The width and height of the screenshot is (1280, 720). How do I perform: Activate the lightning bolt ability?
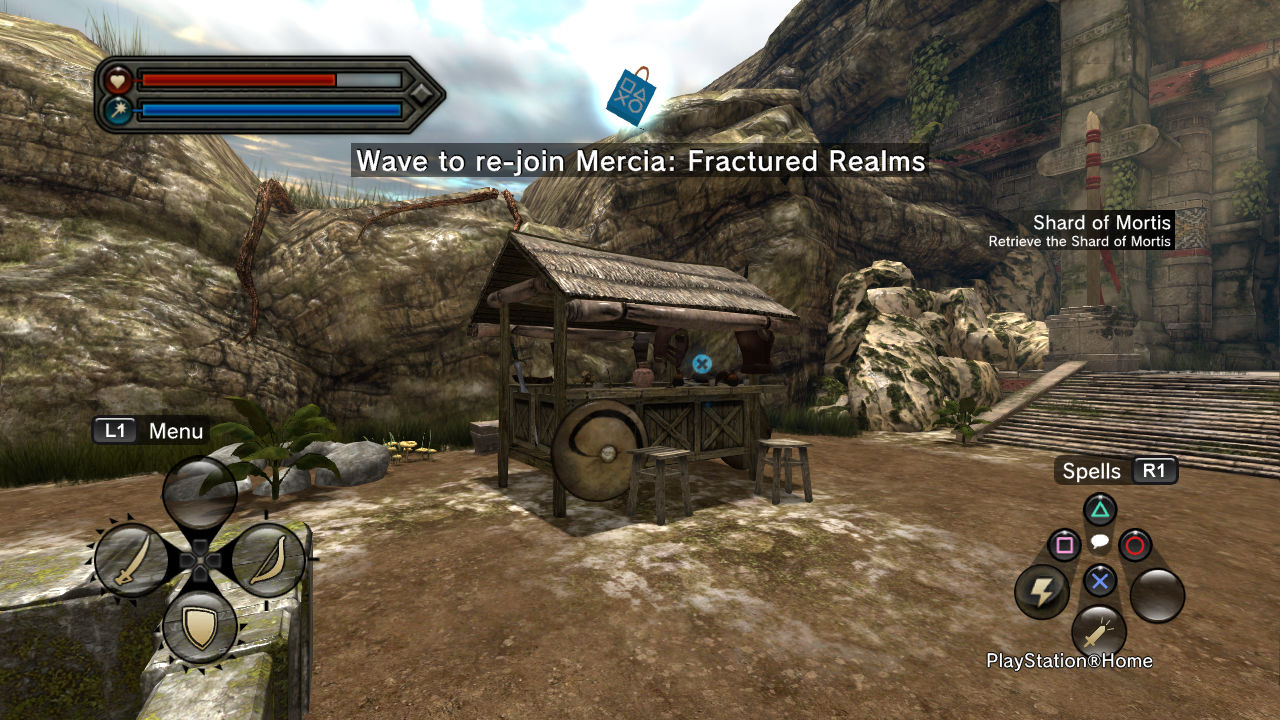(x=1042, y=592)
